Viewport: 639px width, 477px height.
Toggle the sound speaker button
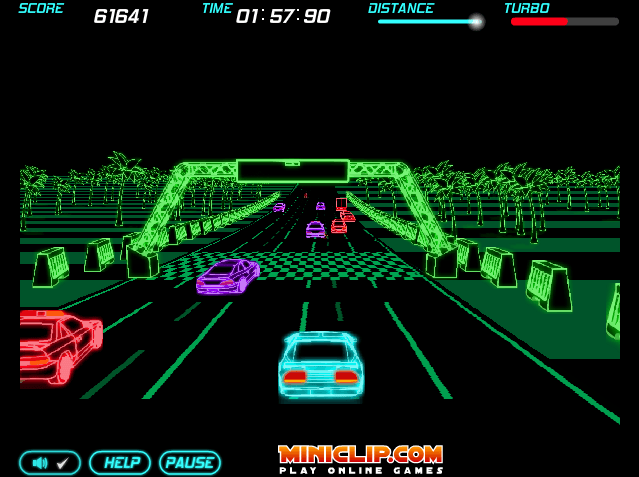tap(50, 463)
